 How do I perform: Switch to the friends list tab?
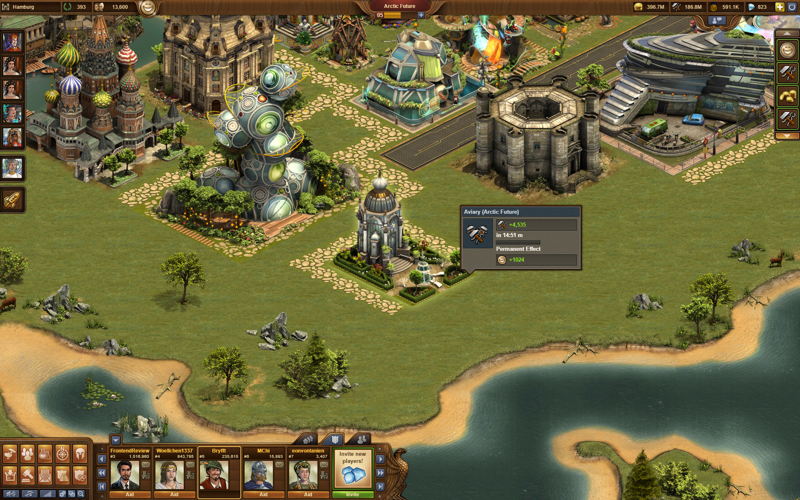pyautogui.click(x=359, y=439)
